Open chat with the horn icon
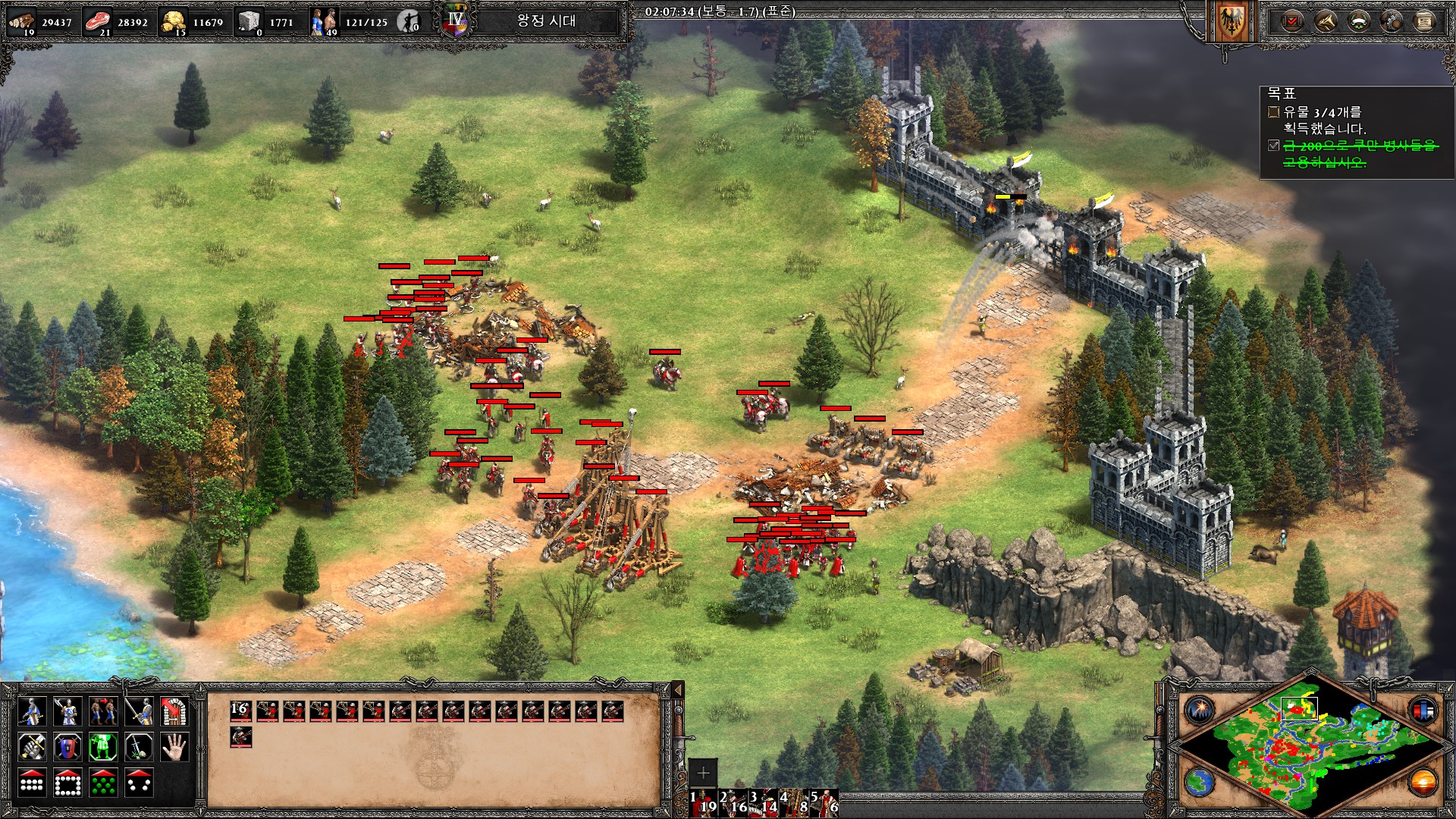 [1326, 21]
